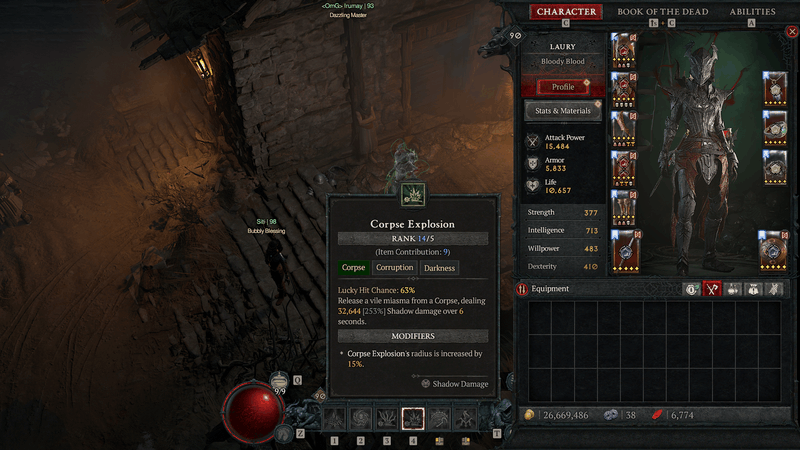Choose the swirling skill in hotbar slot 2
The image size is (800, 450).
click(x=361, y=419)
